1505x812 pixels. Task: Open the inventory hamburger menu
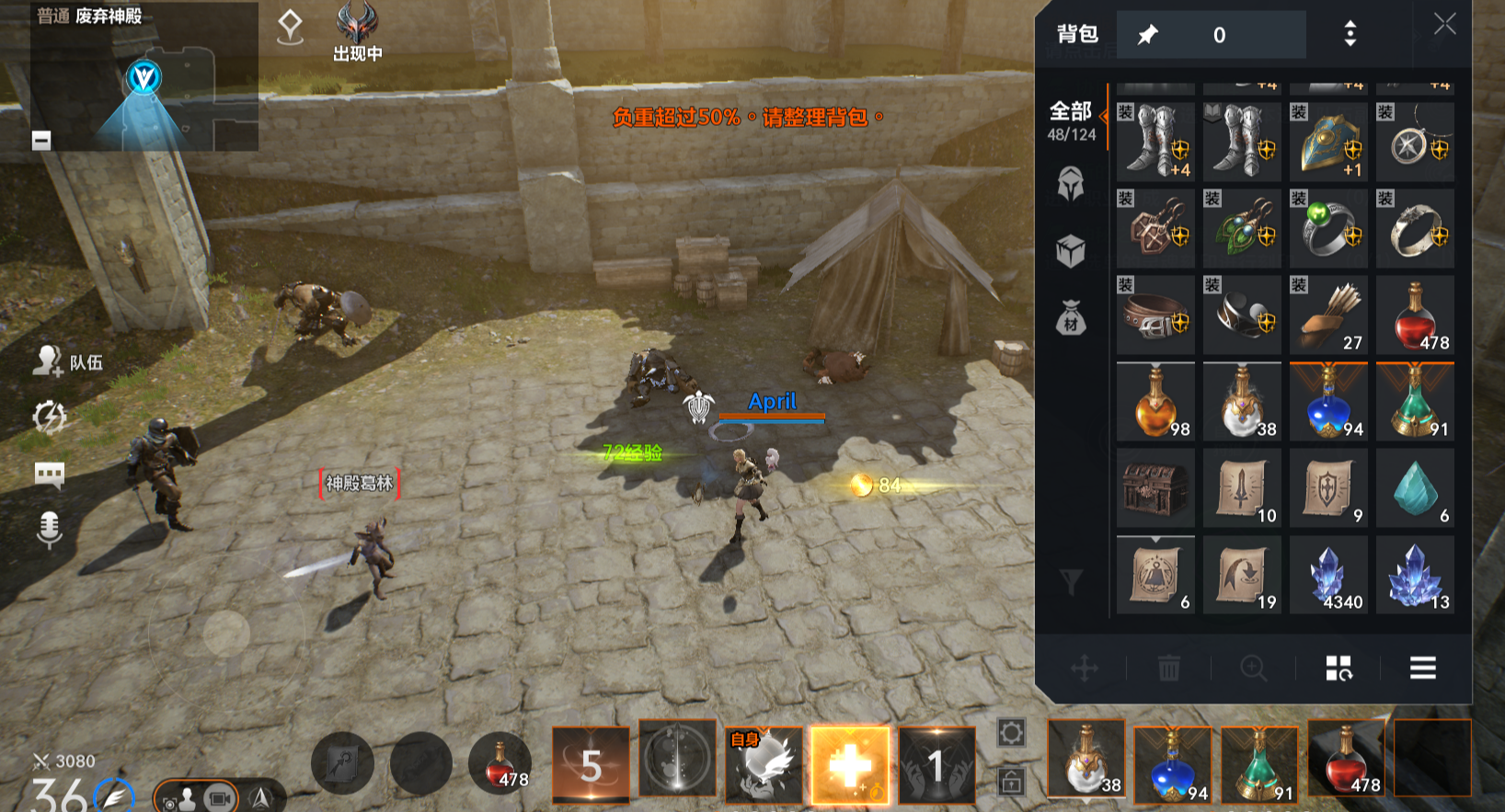(1422, 669)
